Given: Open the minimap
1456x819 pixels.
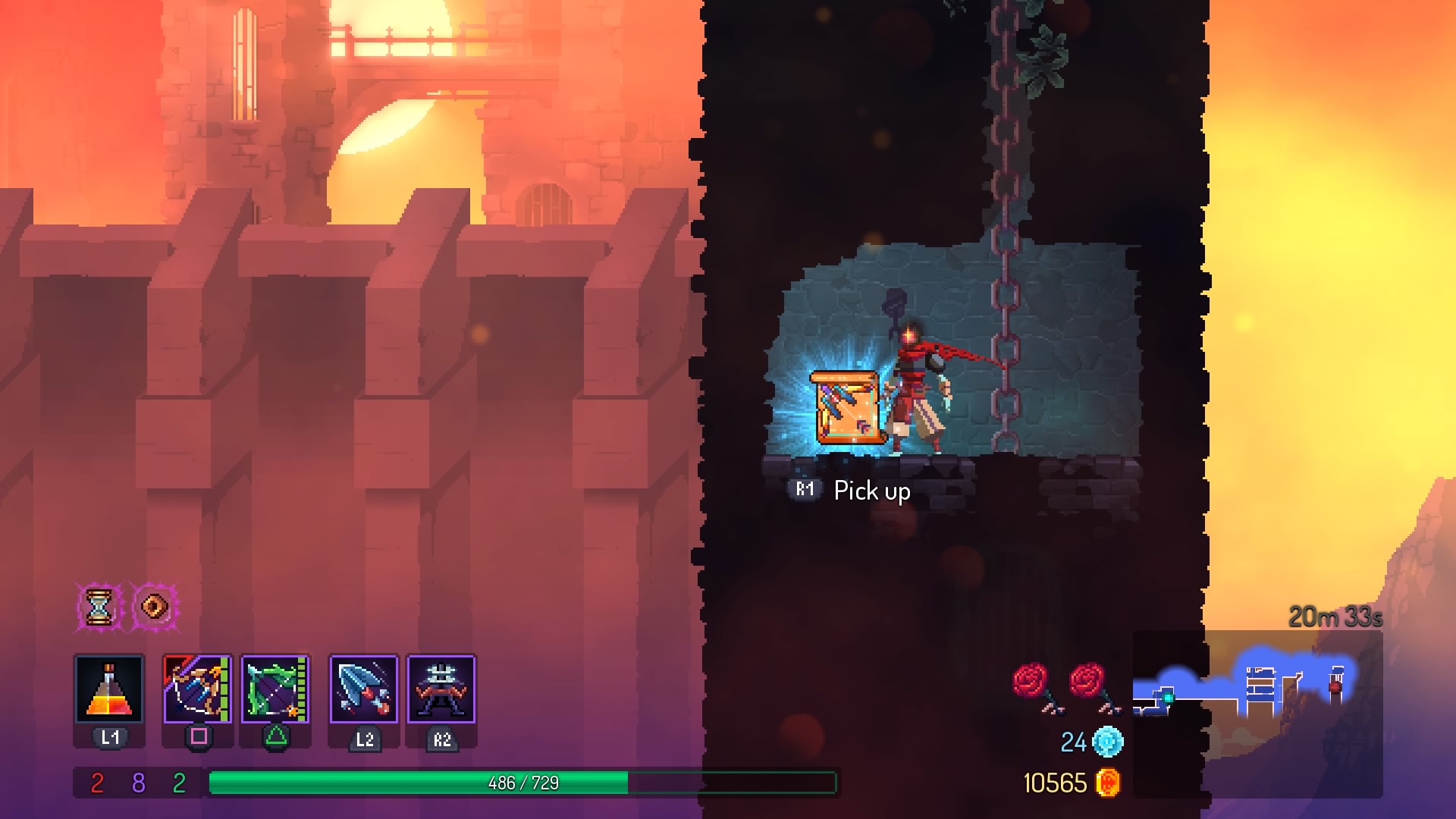Looking at the screenshot, I should point(1257,713).
